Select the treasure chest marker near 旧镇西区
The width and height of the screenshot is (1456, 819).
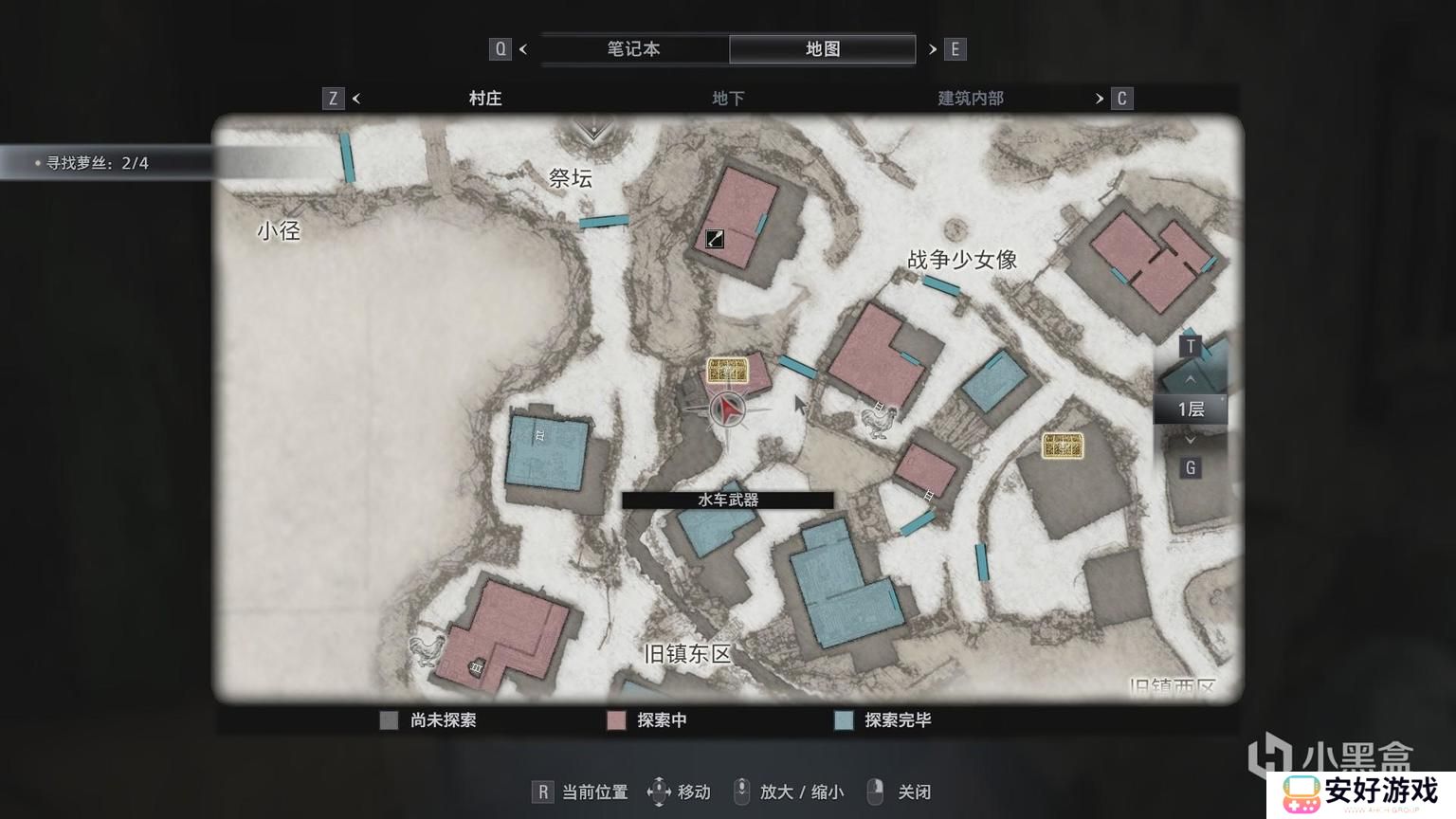tap(1063, 446)
